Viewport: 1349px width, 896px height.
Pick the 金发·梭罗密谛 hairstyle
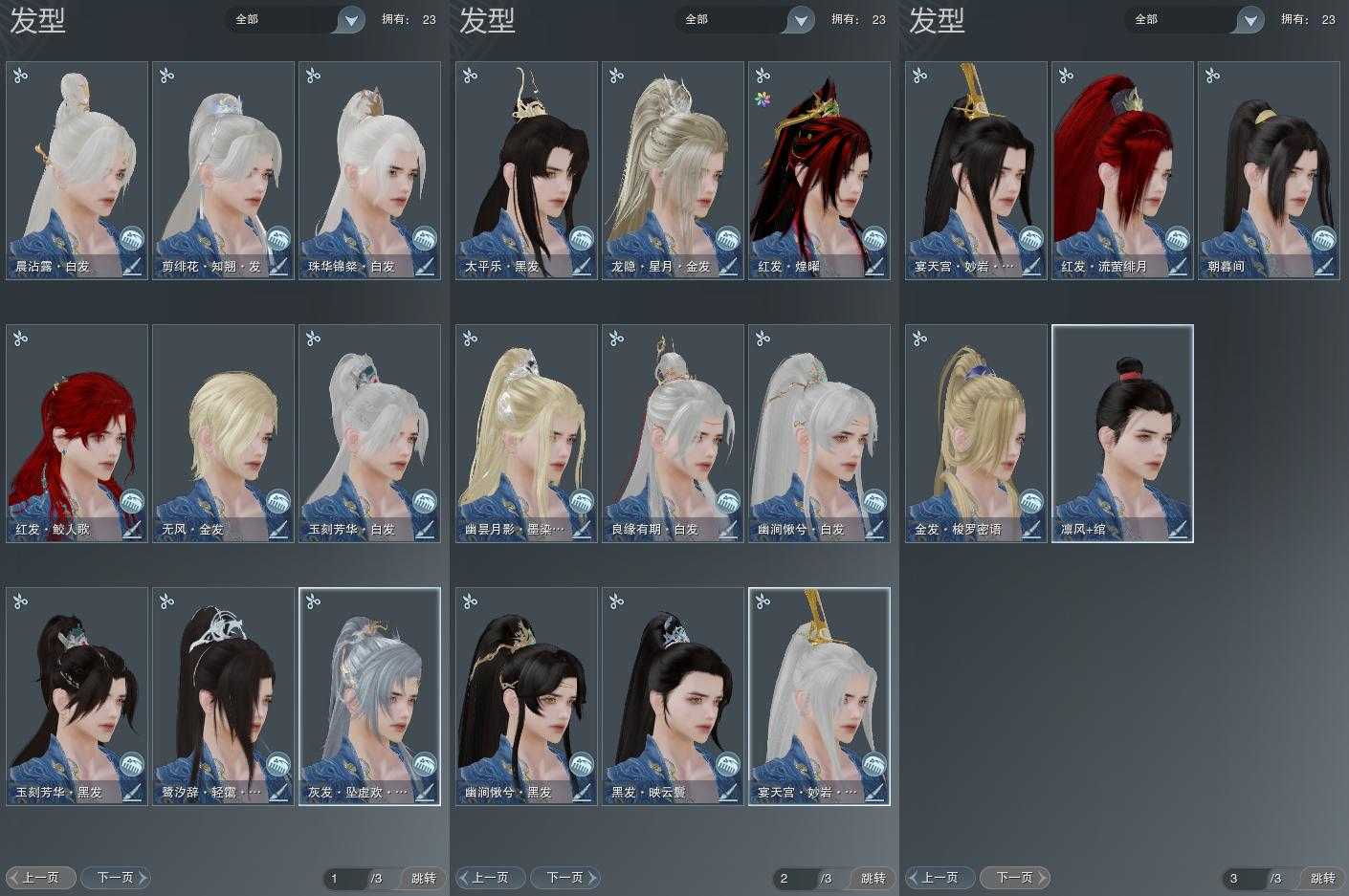977,433
